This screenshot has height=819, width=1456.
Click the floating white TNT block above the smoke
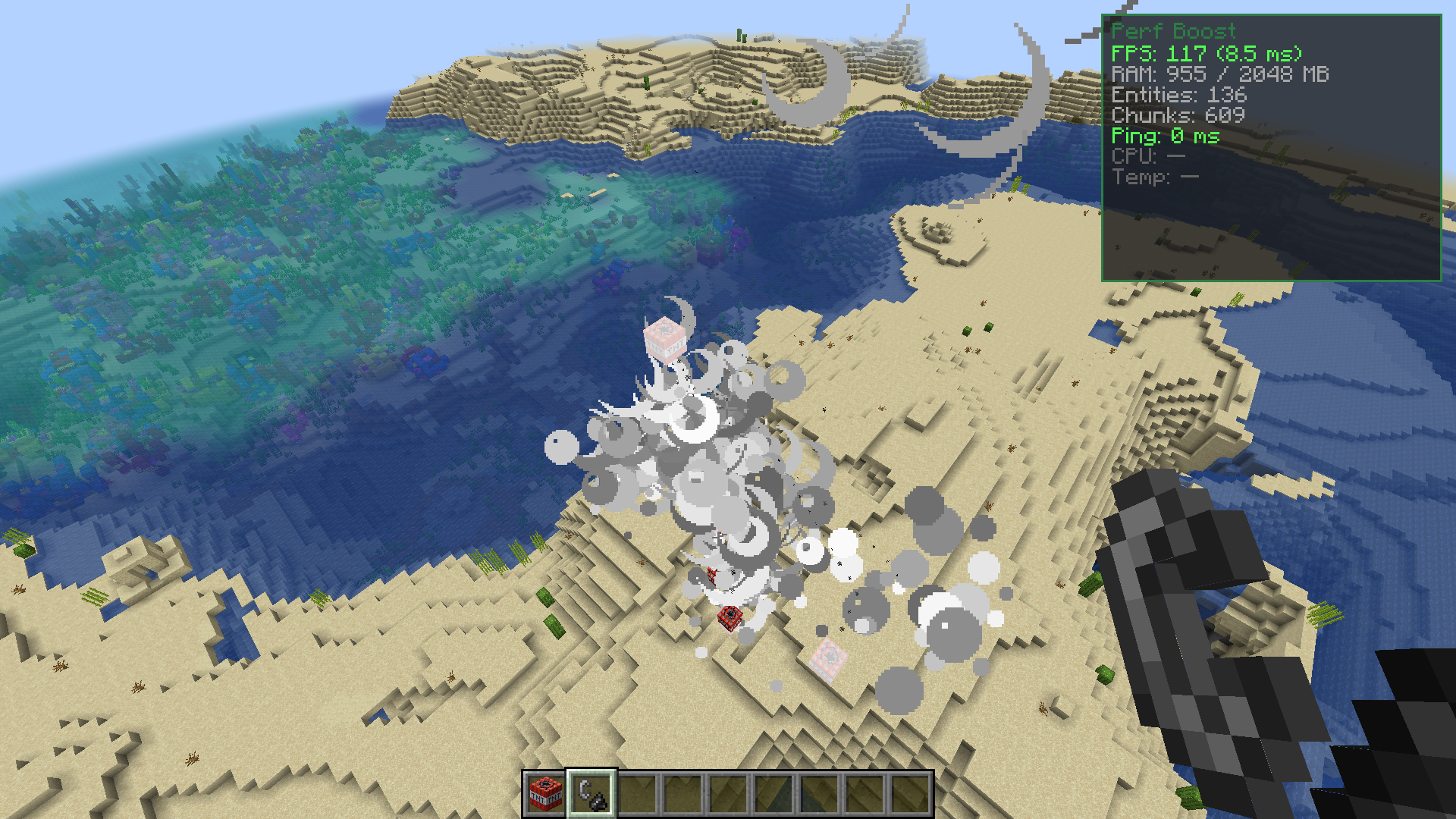pos(666,340)
